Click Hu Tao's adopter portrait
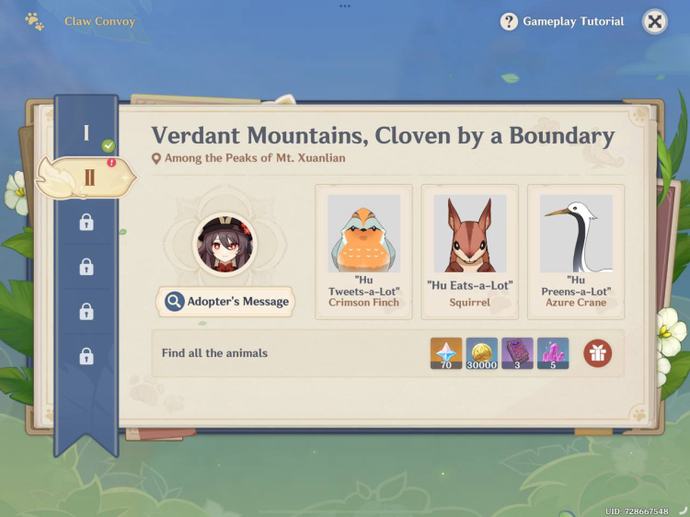Viewport: 690px width, 517px height. pyautogui.click(x=224, y=244)
